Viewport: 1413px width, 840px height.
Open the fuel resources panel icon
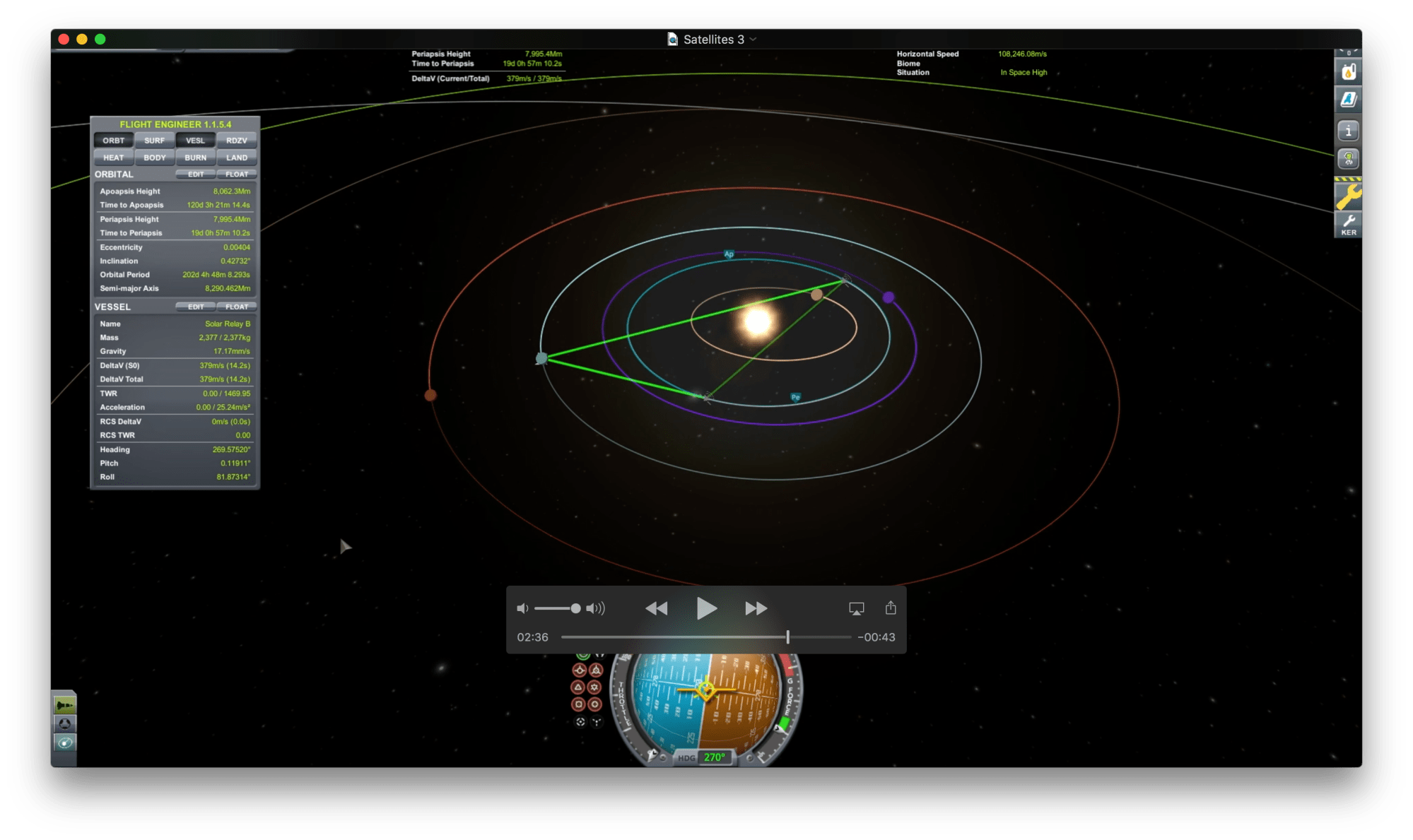1348,72
